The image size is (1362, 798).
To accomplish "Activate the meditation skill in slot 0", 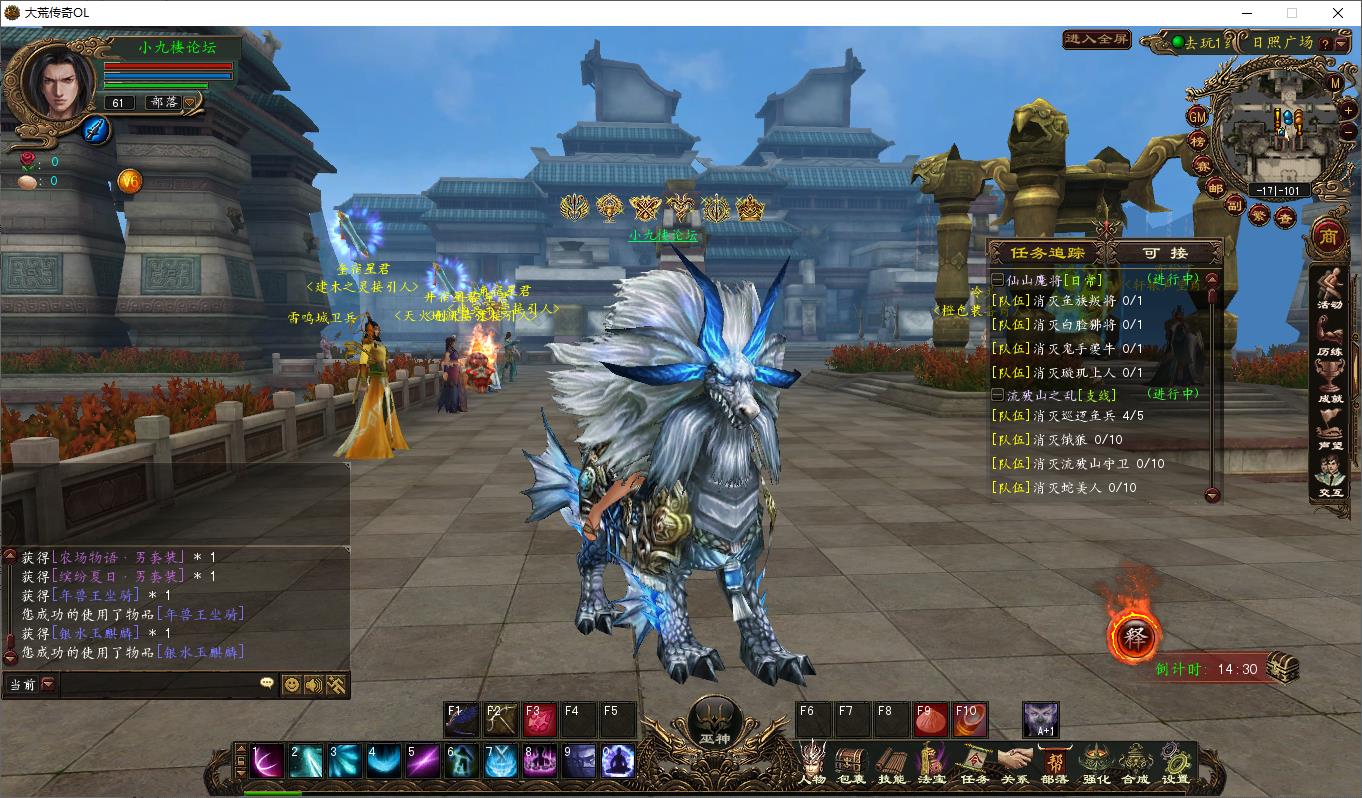I will pyautogui.click(x=617, y=762).
